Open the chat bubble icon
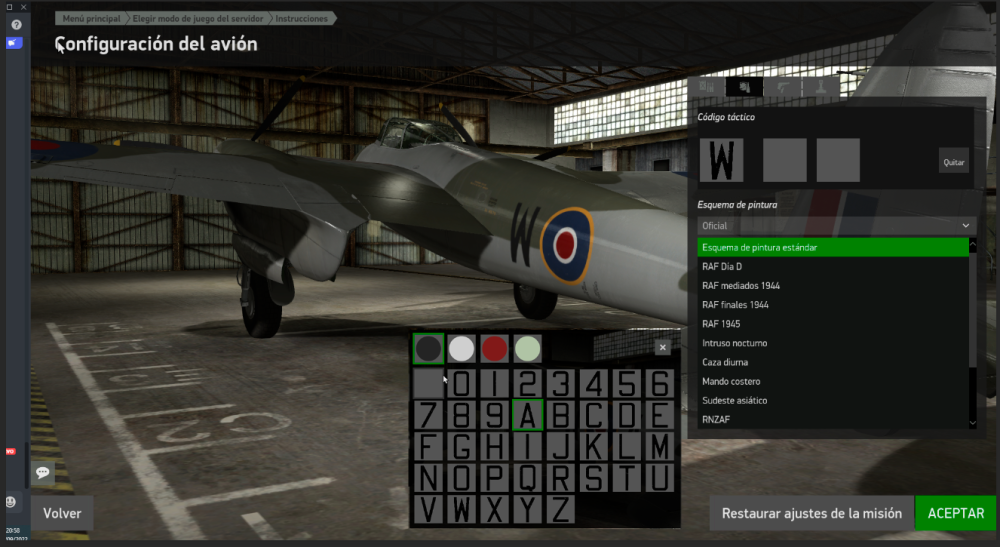 pyautogui.click(x=43, y=471)
